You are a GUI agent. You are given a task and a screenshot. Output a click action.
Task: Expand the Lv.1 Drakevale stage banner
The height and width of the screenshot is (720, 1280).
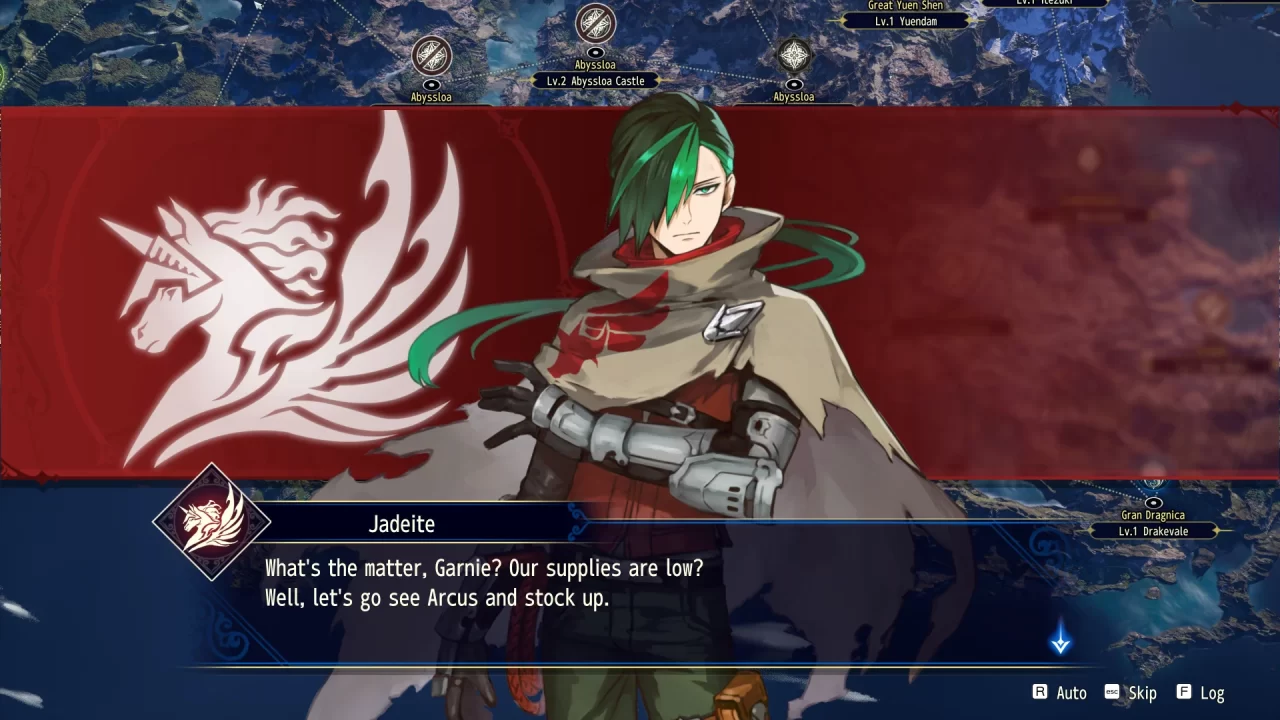(x=1152, y=531)
